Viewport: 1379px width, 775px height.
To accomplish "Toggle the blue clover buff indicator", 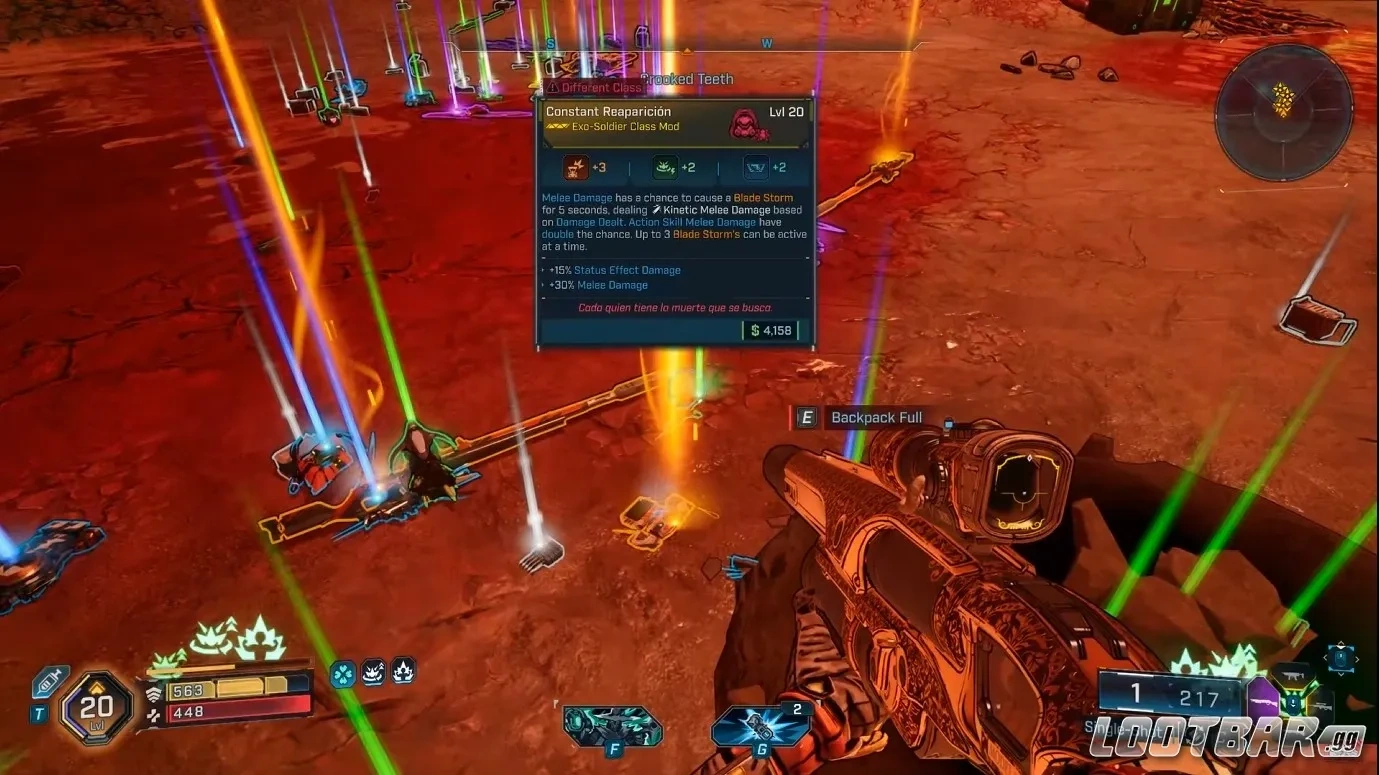I will (342, 674).
